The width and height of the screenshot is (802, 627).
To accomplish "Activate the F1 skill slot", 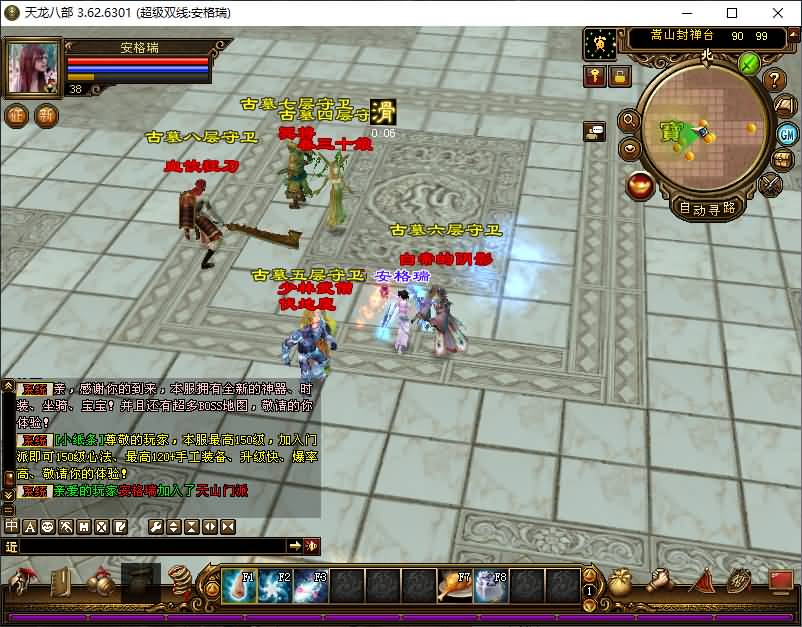I will (x=238, y=586).
